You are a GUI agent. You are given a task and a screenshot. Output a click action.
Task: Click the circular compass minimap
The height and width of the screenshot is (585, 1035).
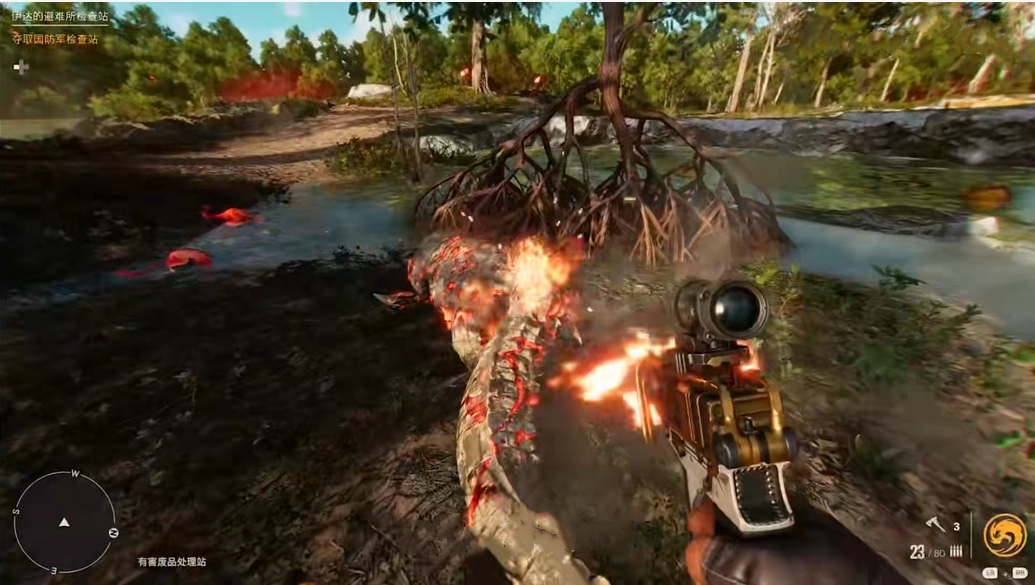pyautogui.click(x=65, y=521)
